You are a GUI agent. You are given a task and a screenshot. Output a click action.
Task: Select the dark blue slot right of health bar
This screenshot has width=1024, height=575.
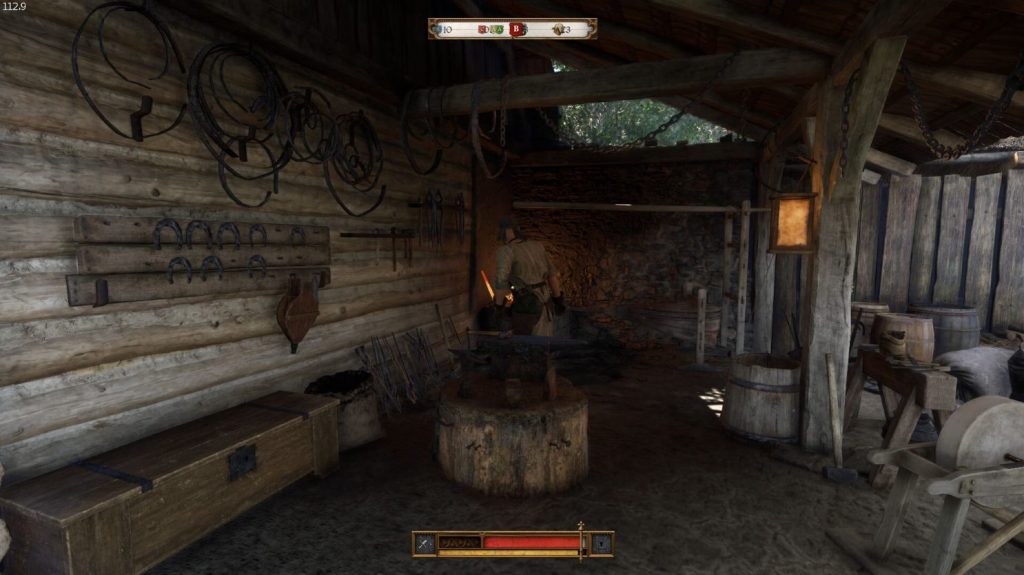coord(601,543)
